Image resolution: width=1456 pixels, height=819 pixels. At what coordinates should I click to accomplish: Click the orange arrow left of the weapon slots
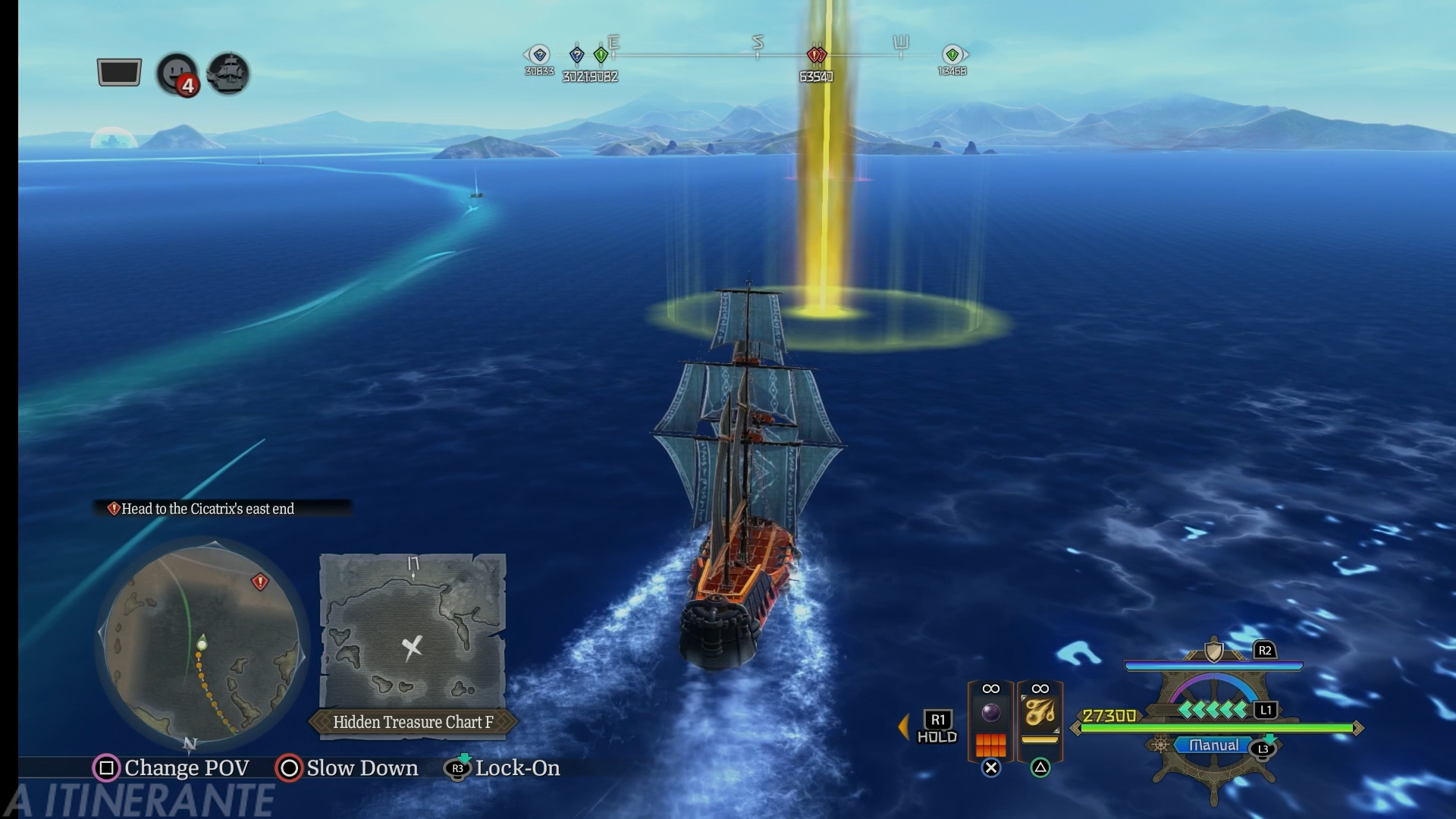(903, 726)
